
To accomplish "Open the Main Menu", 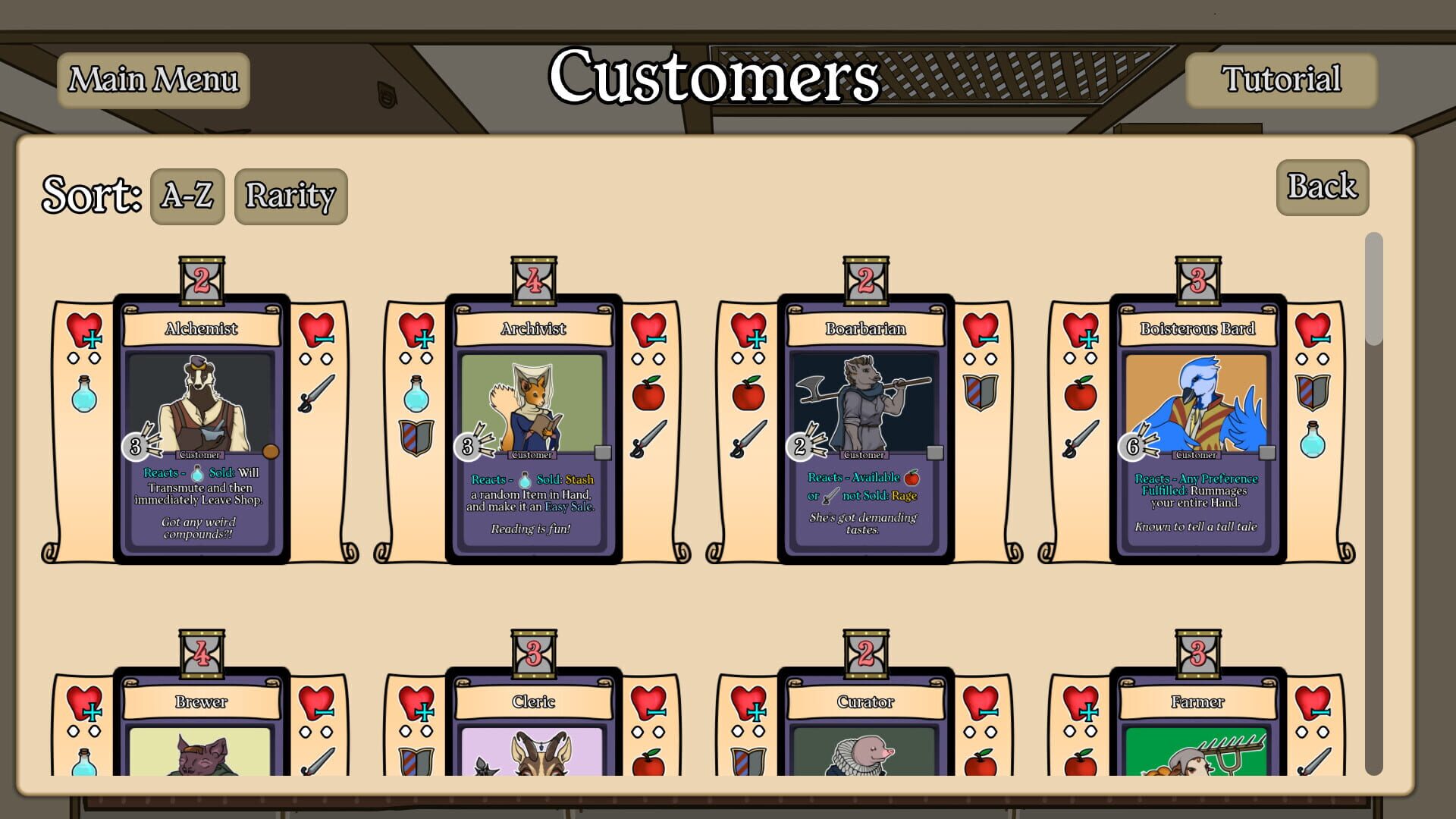I will [152, 79].
